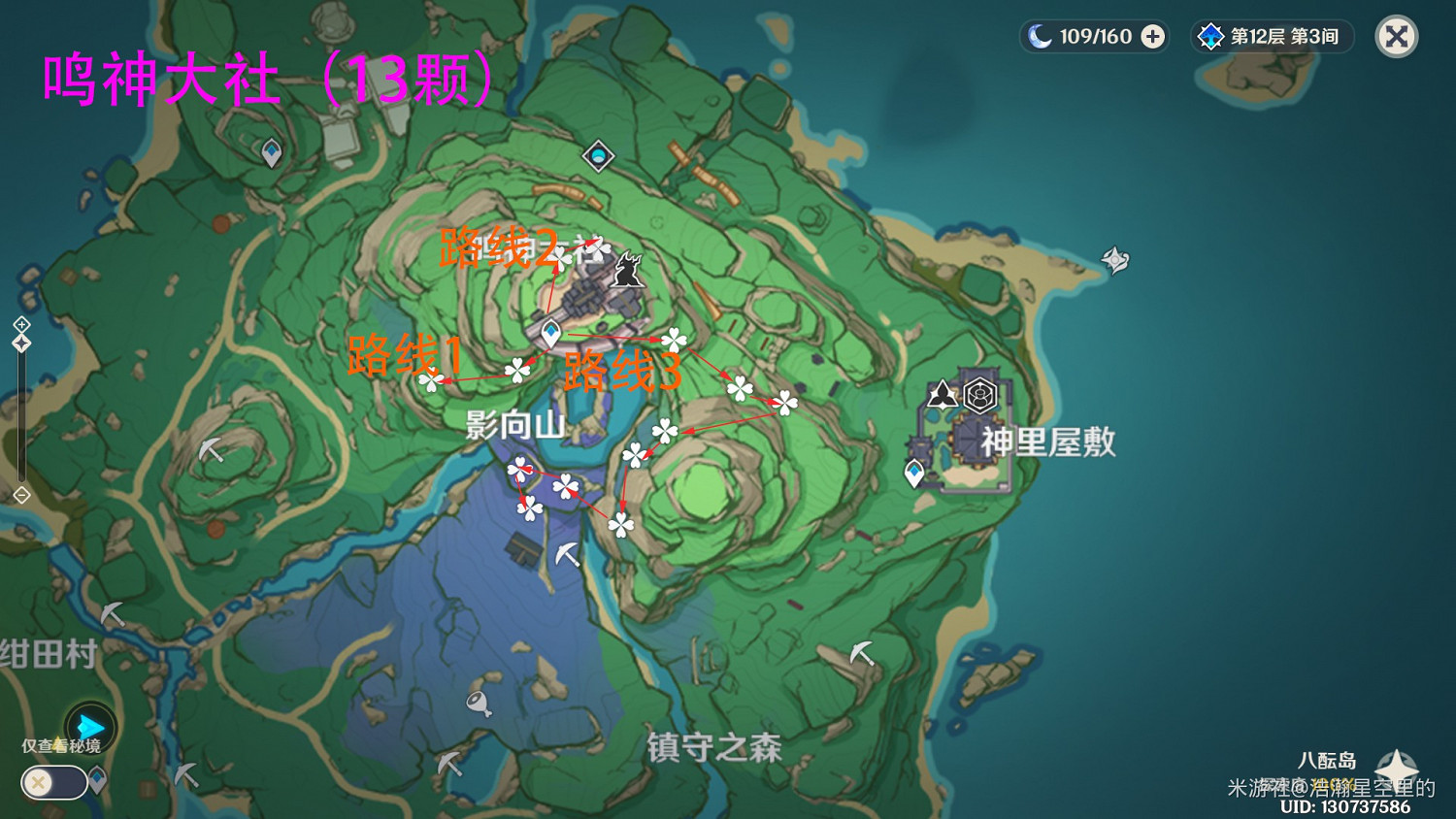Select the white bird marker on the eastern coast
Screen dimensions: 1456x819
pyautogui.click(x=1114, y=259)
